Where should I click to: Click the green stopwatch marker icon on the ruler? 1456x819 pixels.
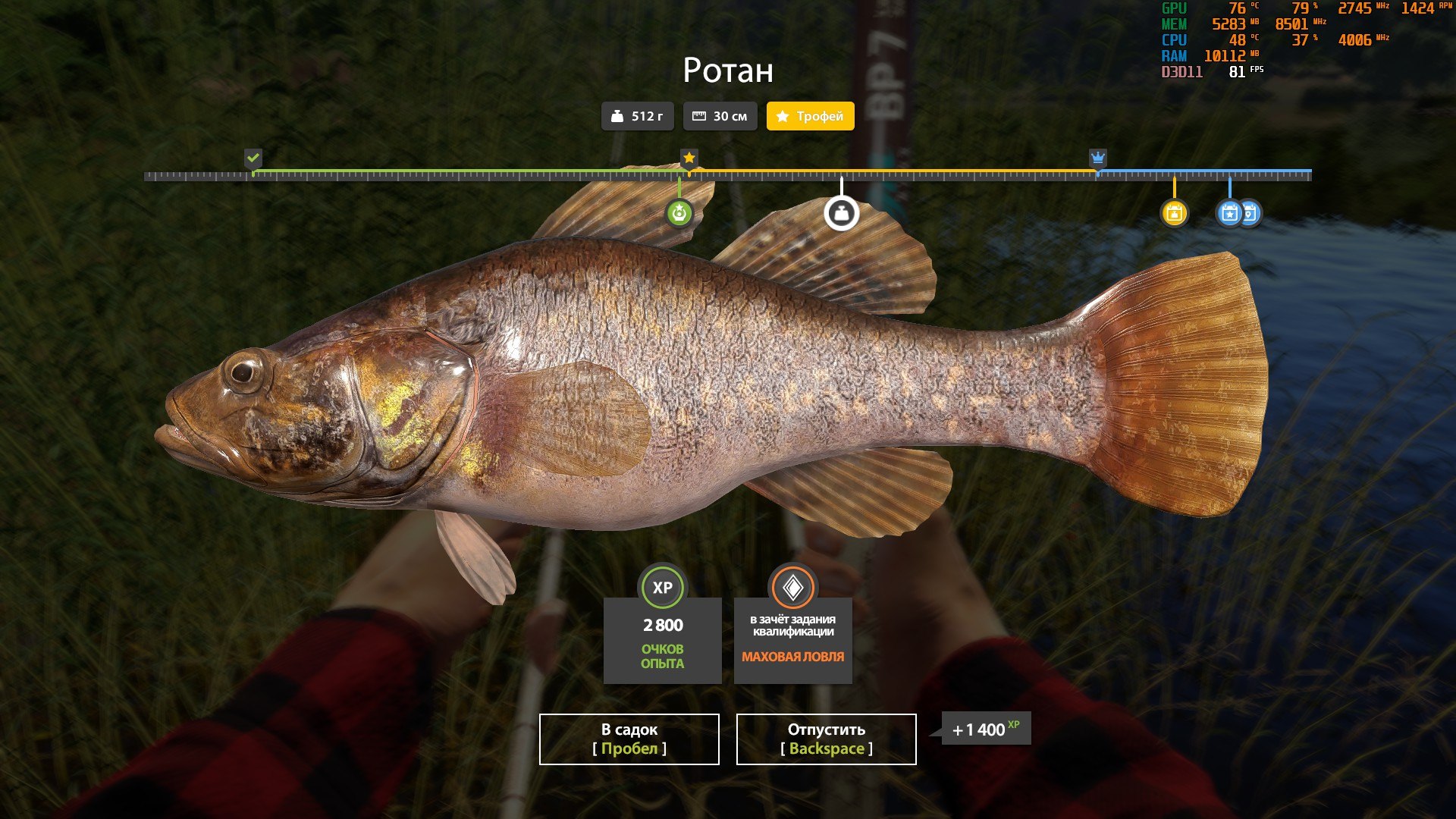[680, 213]
